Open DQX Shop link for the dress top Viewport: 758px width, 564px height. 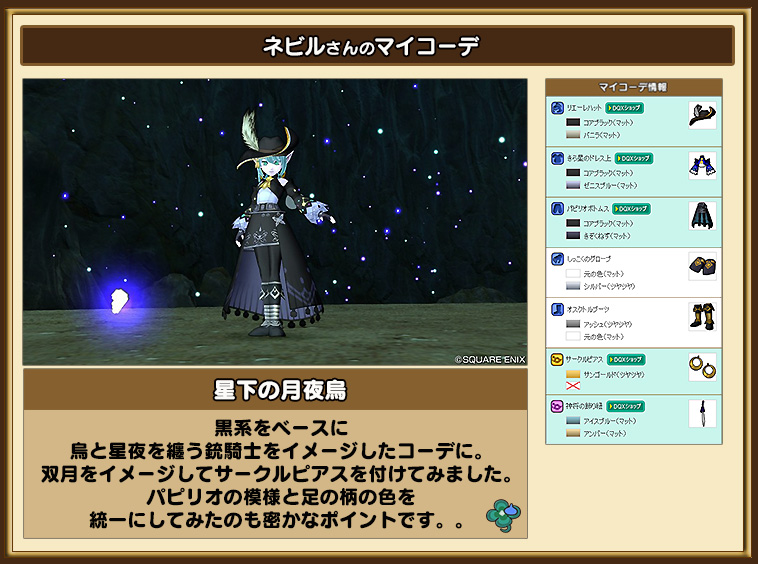click(x=634, y=158)
